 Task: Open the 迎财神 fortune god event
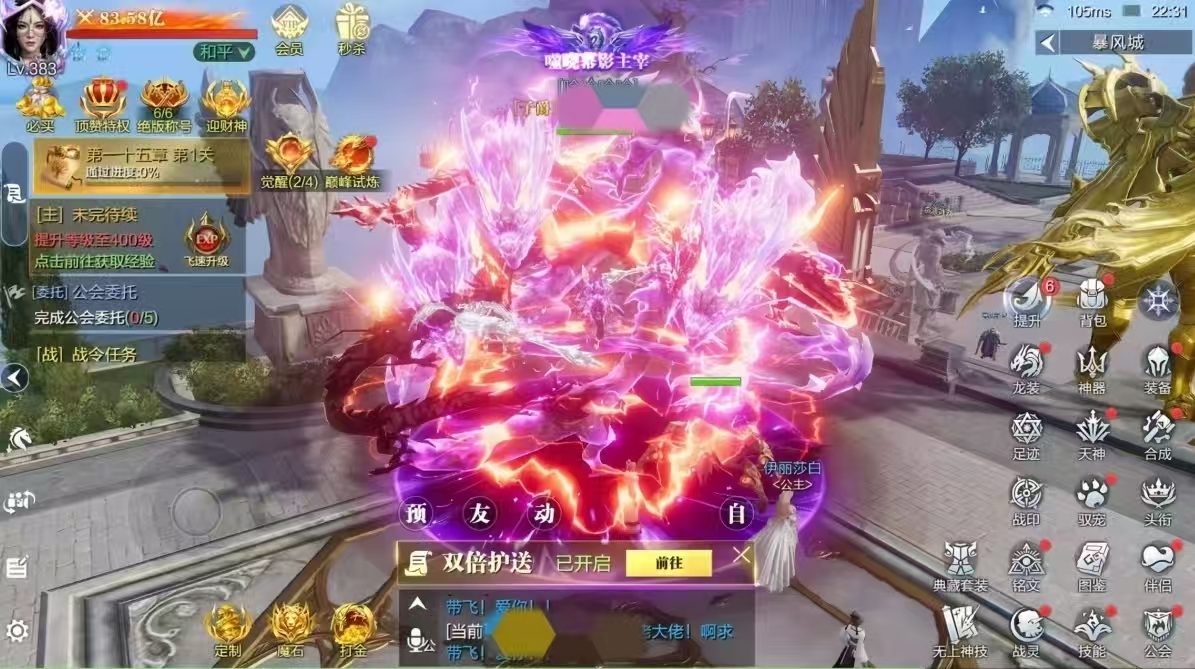pos(226,104)
